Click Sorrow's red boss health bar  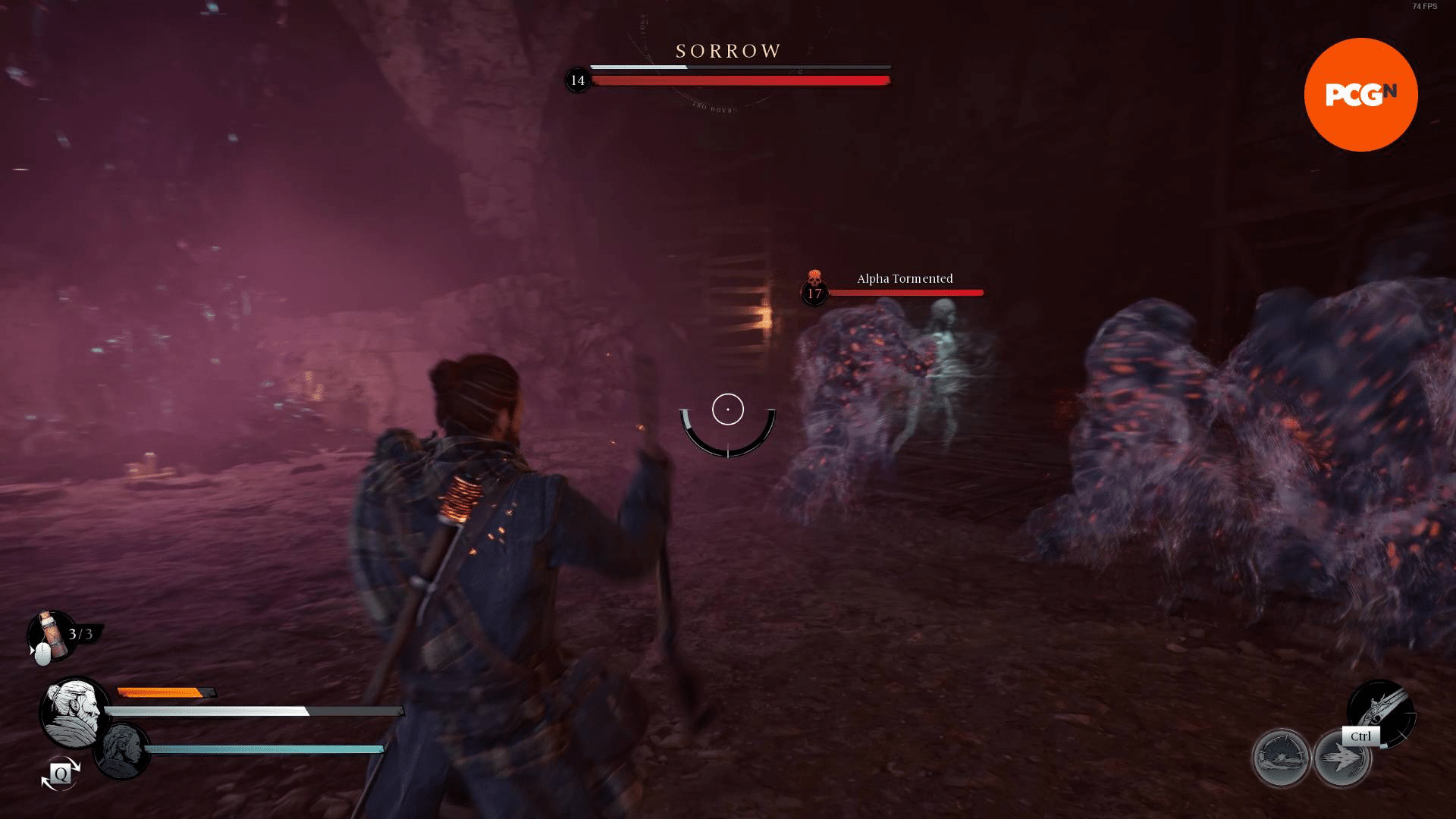(x=739, y=80)
